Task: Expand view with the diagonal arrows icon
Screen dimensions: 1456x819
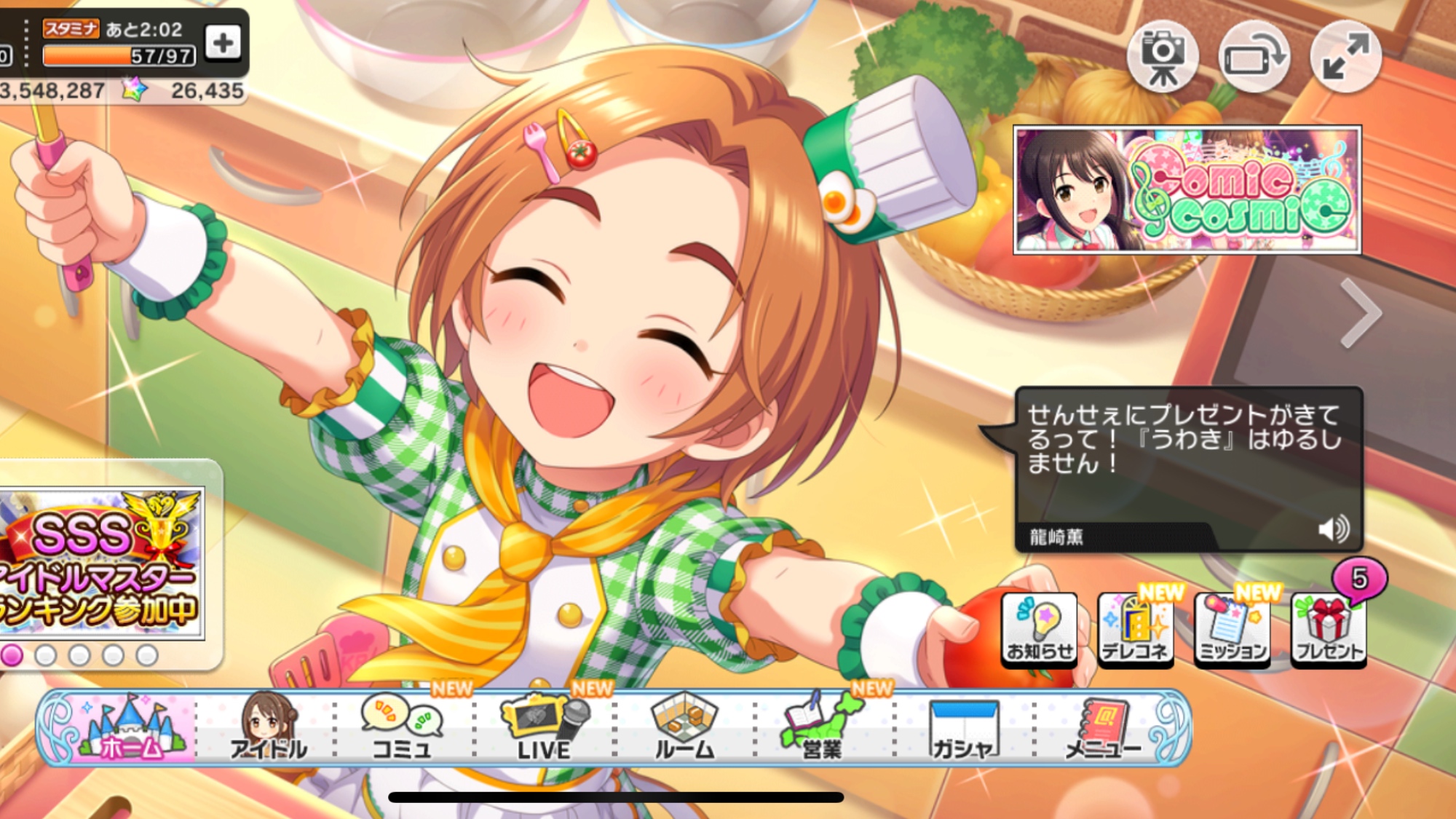Action: [1345, 56]
